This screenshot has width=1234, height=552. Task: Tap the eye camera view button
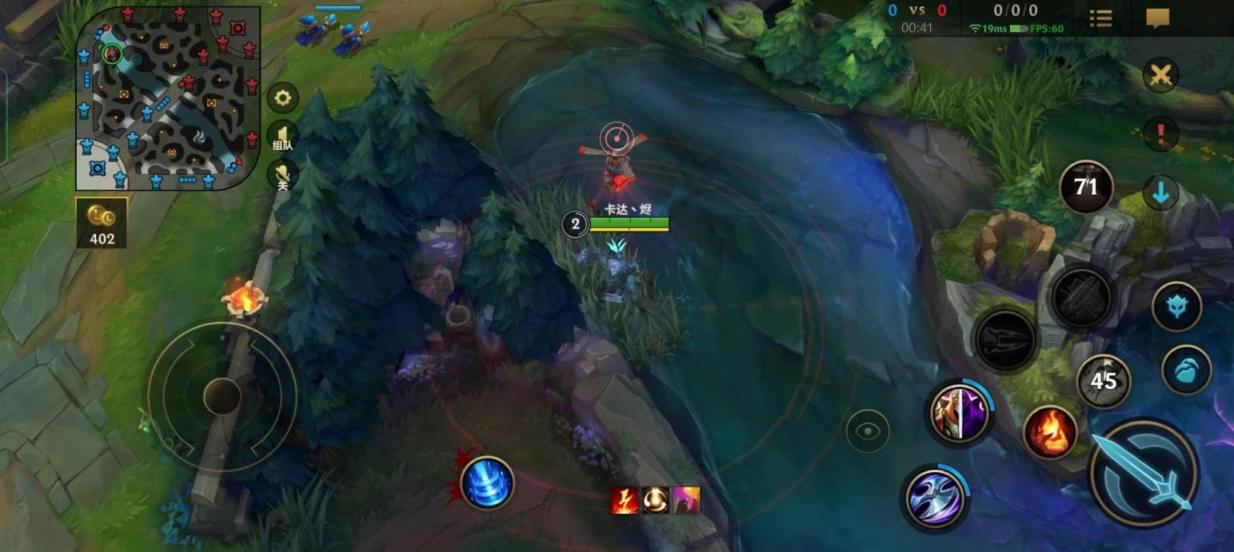click(x=867, y=431)
